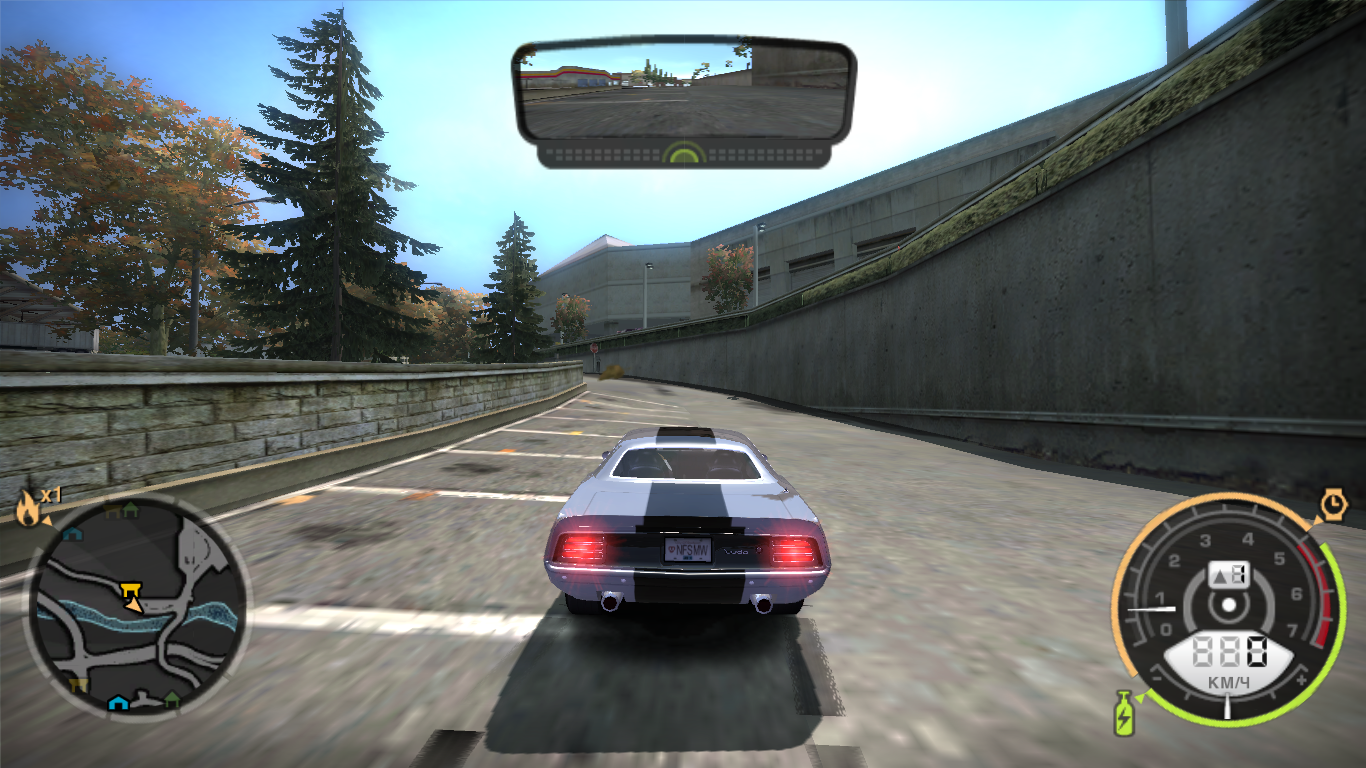Click the blue safehouse icon on the minimap
The image size is (1366, 768).
pos(117,702)
